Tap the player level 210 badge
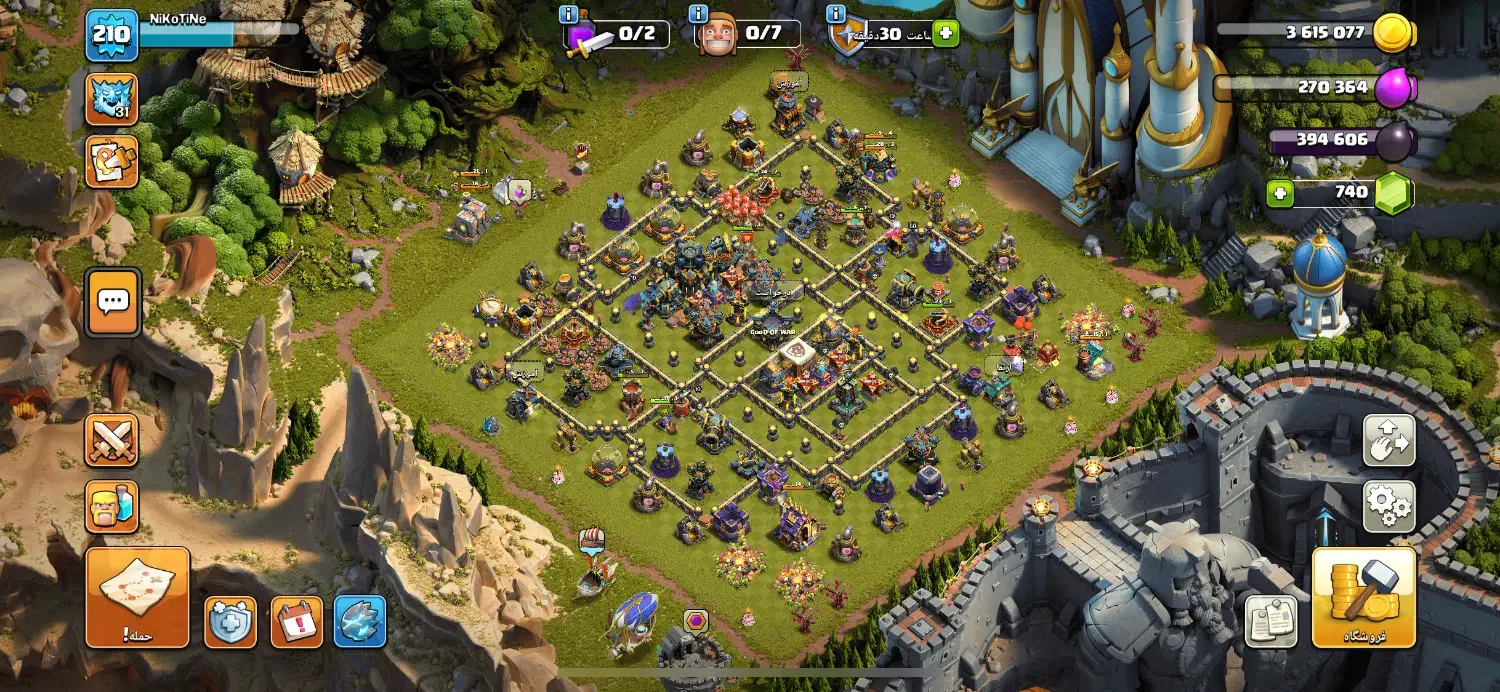The height and width of the screenshot is (692, 1500). point(111,37)
